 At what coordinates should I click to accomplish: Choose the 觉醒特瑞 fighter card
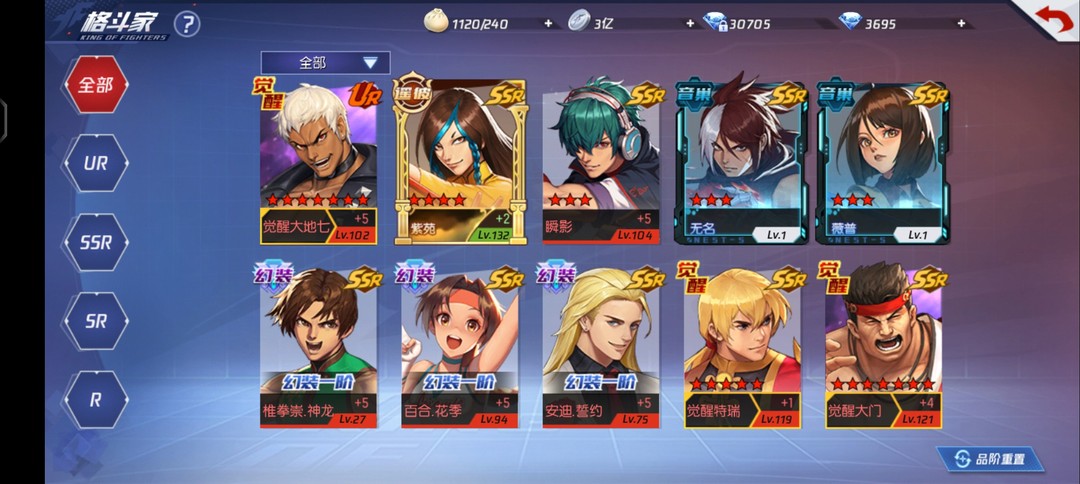(x=741, y=347)
